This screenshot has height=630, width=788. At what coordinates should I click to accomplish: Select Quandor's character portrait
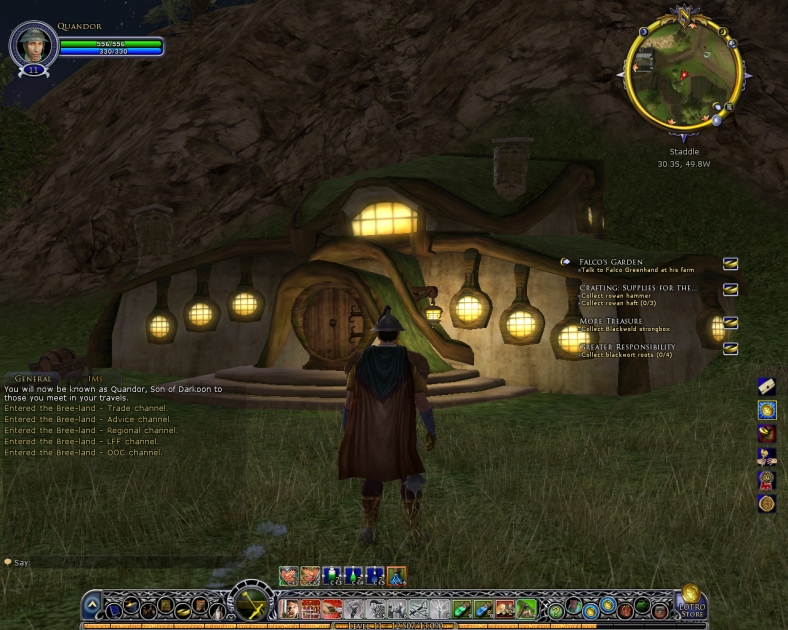point(31,43)
